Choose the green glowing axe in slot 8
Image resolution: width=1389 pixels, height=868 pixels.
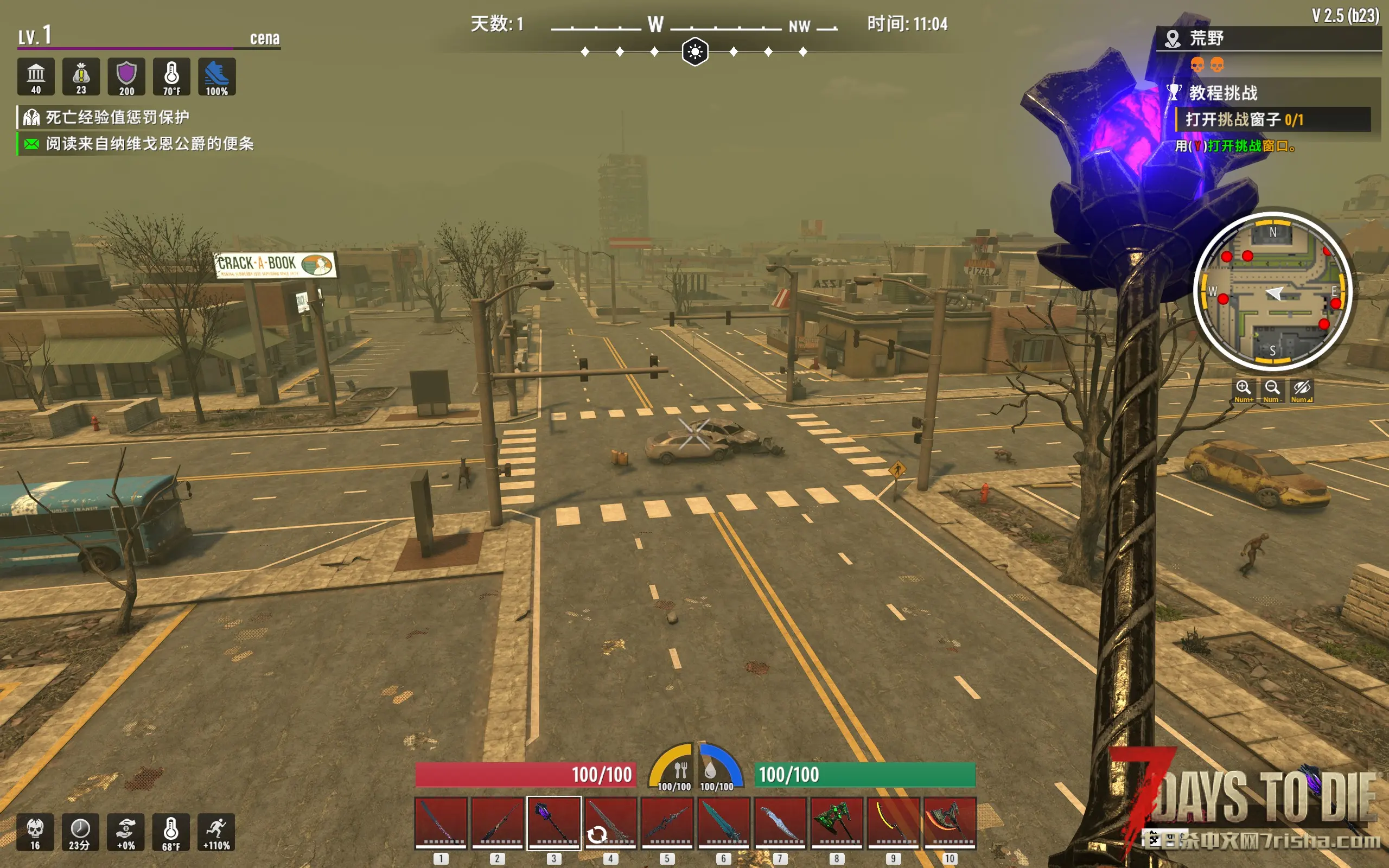click(x=836, y=822)
